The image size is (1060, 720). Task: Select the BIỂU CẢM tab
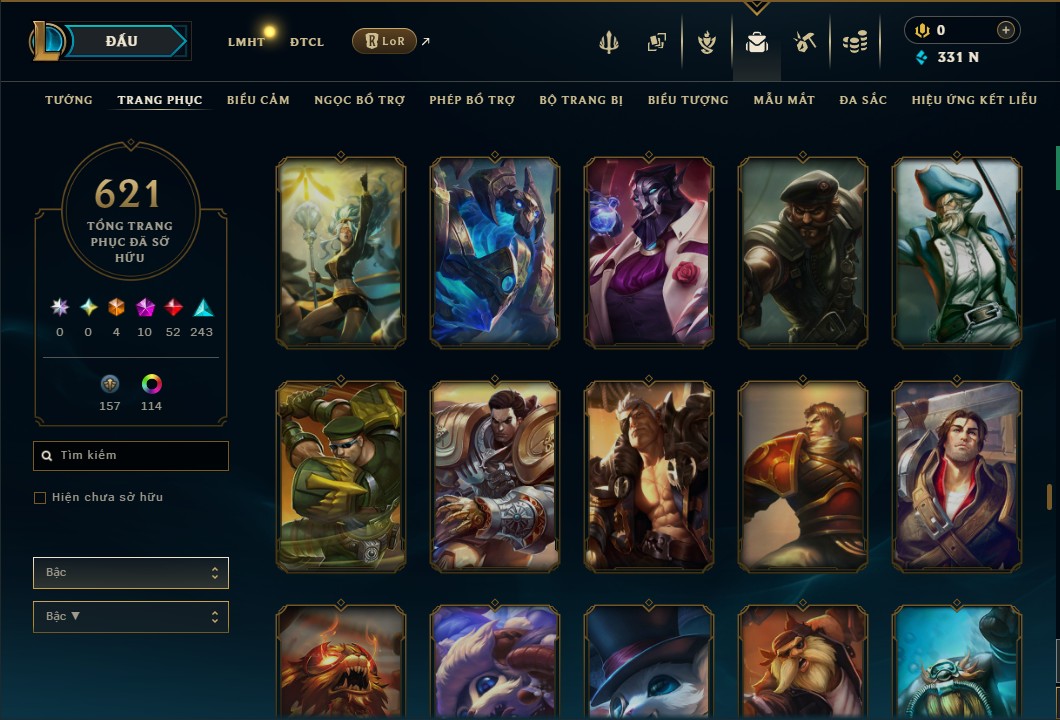point(258,100)
